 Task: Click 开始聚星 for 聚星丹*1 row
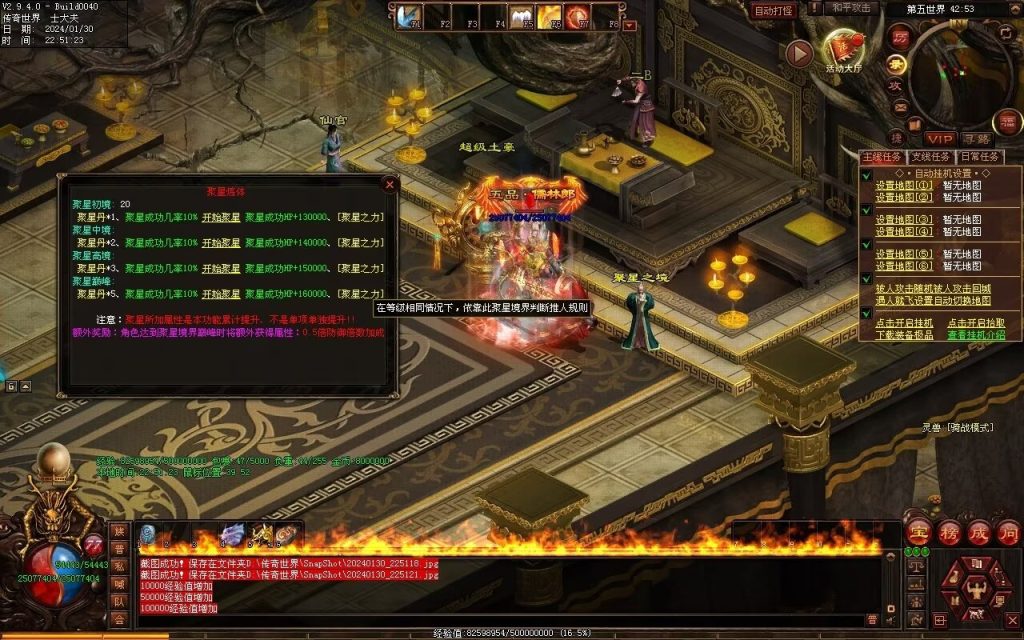(x=222, y=217)
